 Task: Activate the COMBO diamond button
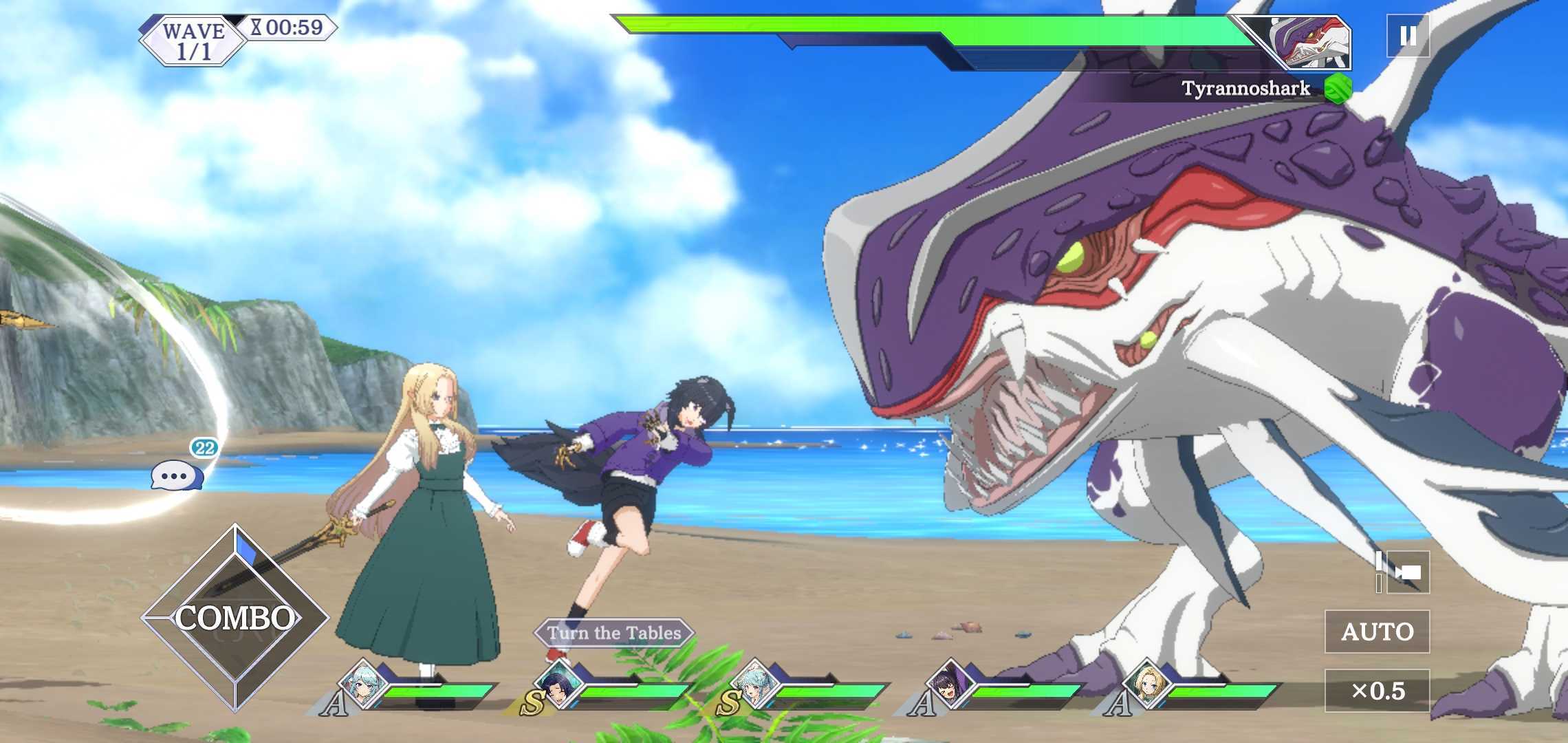pos(235,618)
